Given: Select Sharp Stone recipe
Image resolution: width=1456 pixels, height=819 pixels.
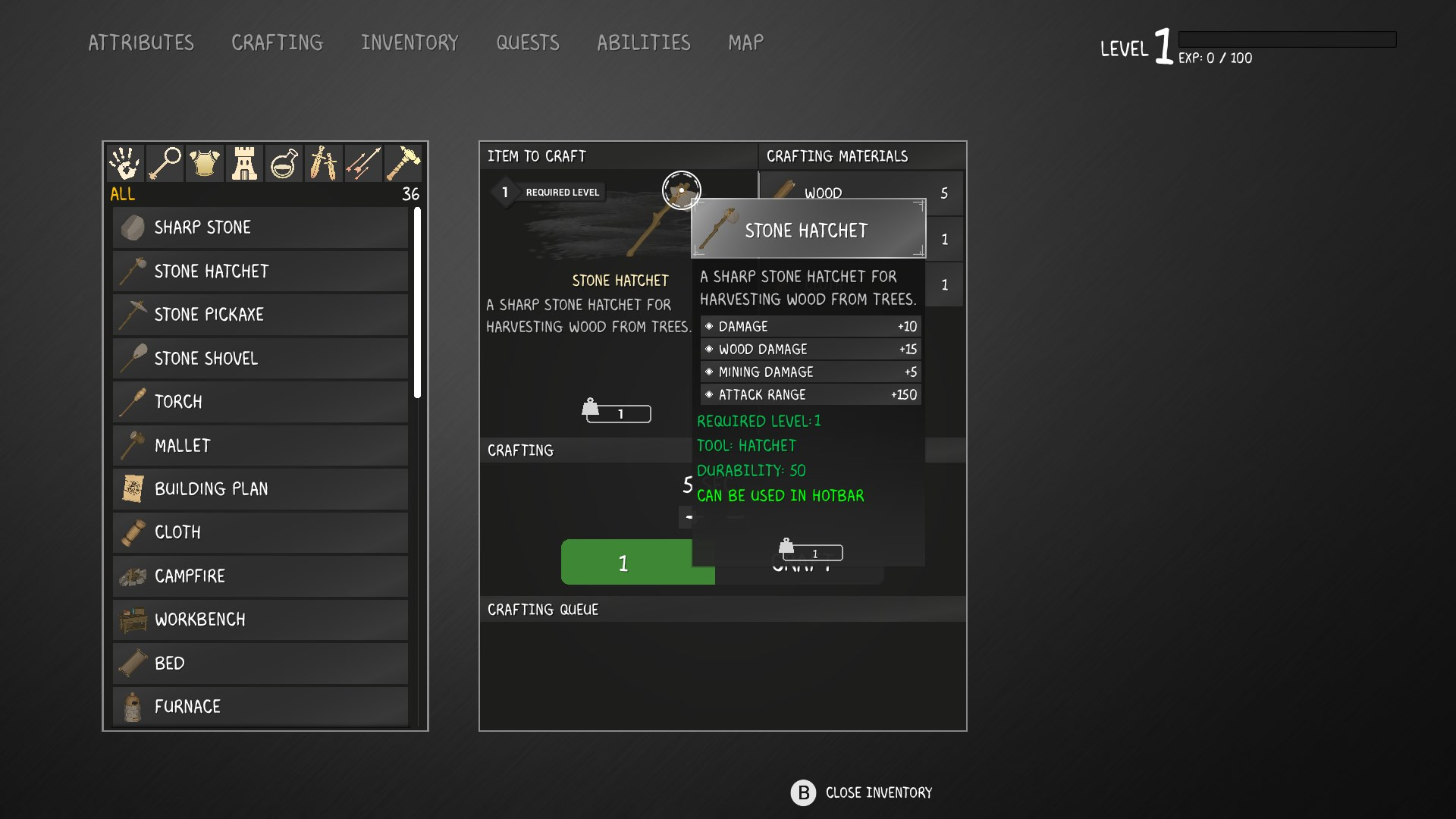Looking at the screenshot, I should [x=260, y=227].
